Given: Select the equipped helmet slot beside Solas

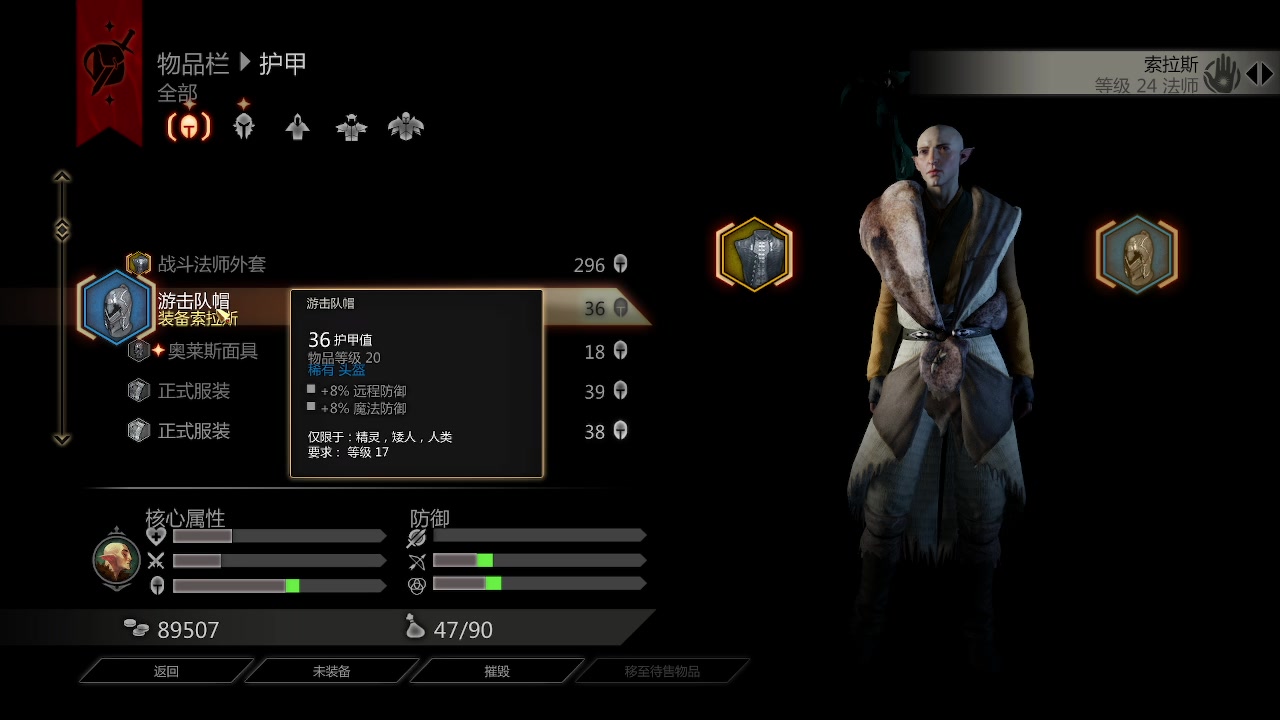Looking at the screenshot, I should (x=1137, y=254).
